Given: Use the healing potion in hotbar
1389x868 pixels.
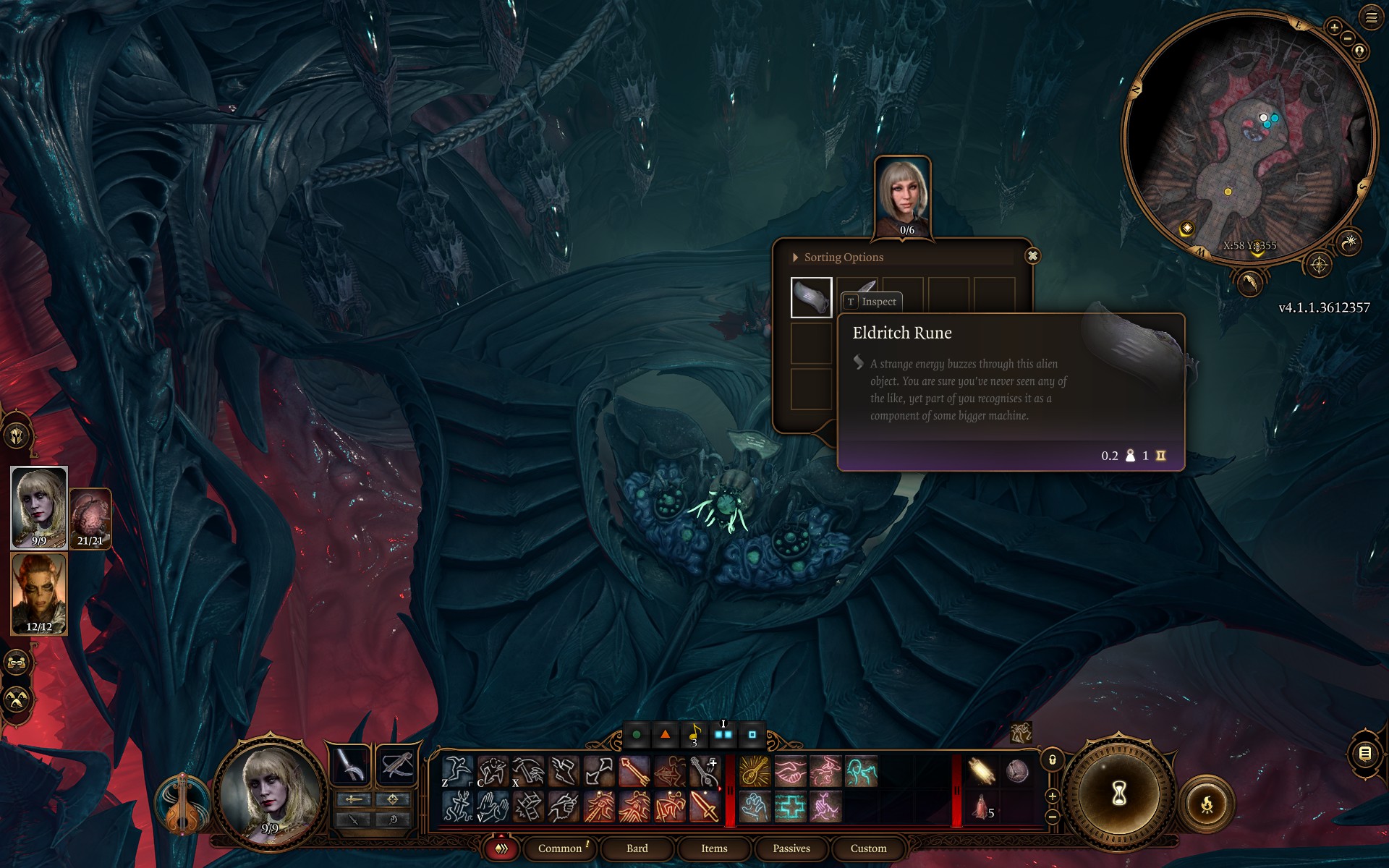Looking at the screenshot, I should 982,807.
